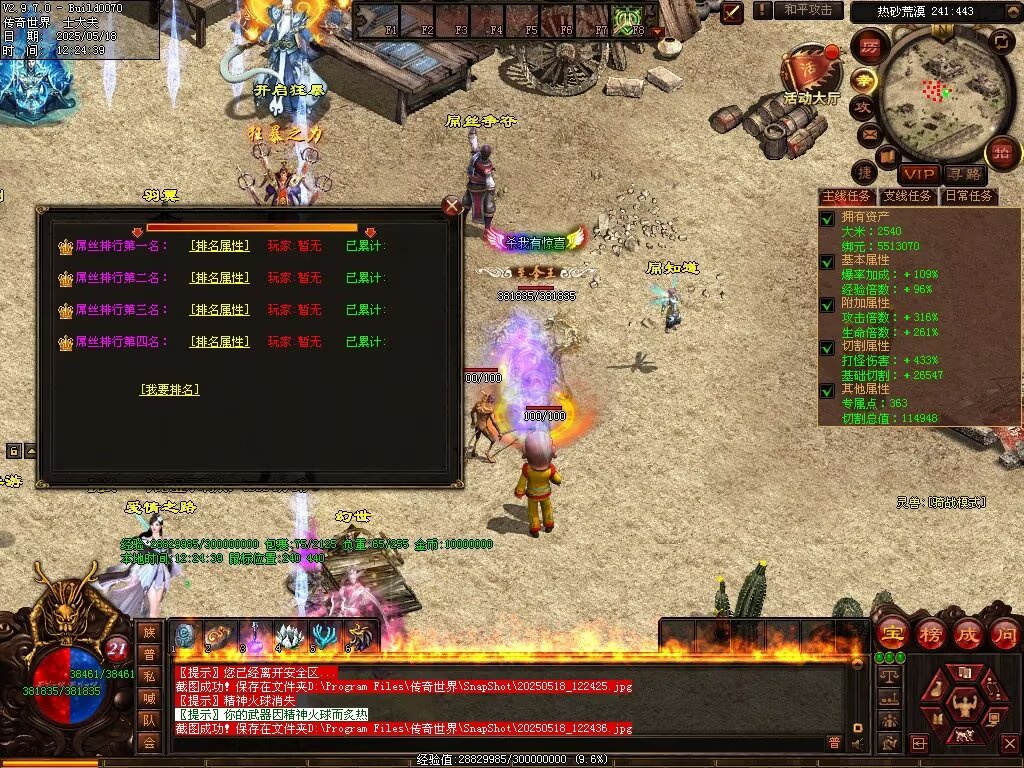Switch to the 主线任务 tab
This screenshot has height=768, width=1024.
tap(846, 196)
